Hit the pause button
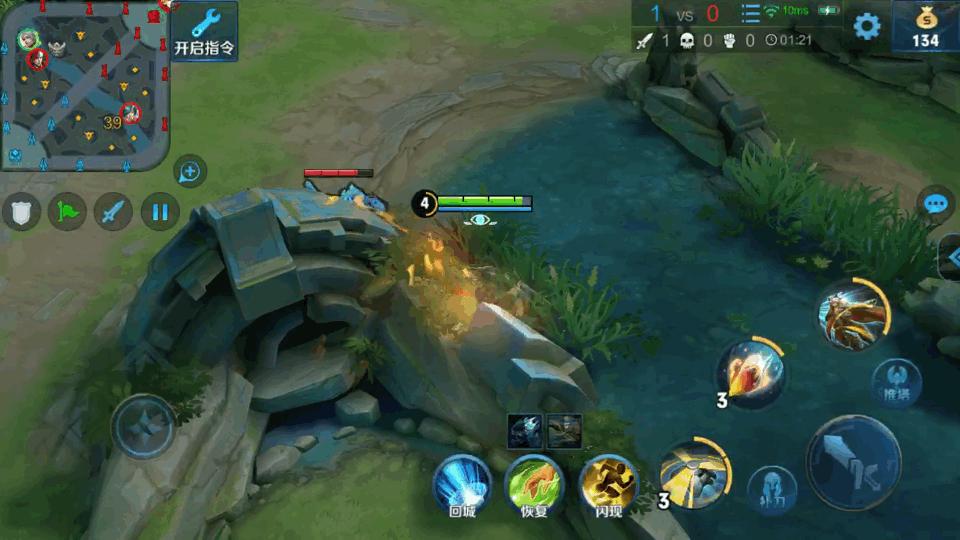 click(159, 211)
